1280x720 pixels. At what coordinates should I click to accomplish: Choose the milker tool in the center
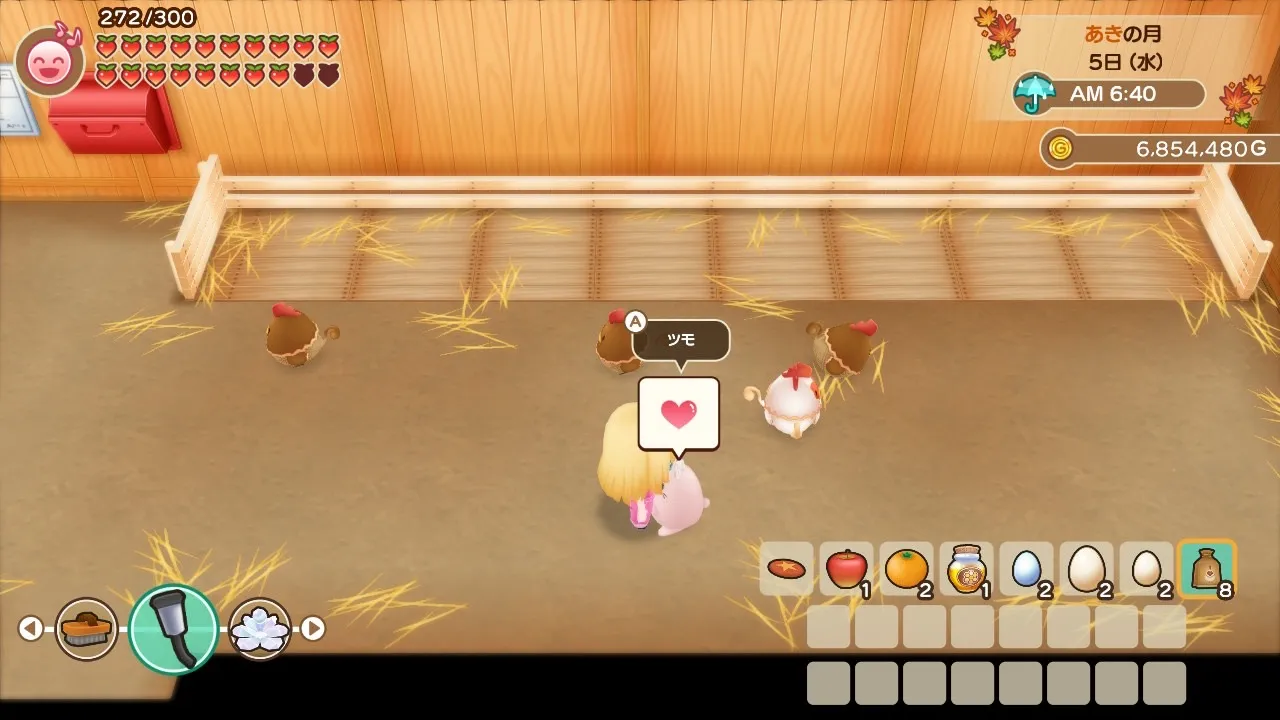(x=173, y=629)
